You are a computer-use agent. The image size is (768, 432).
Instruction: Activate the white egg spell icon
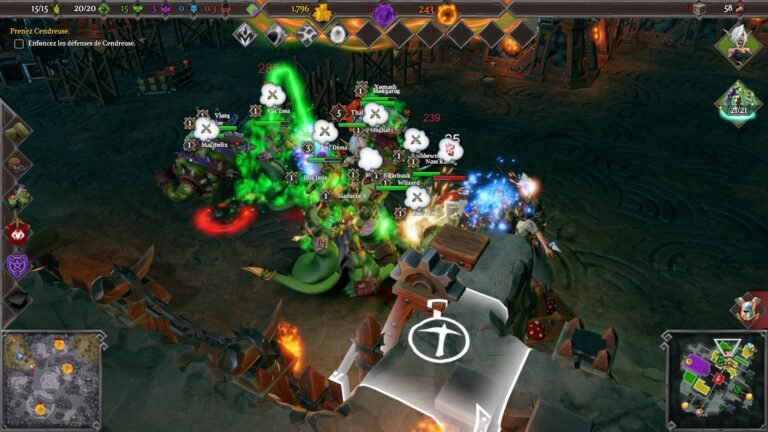[x=337, y=35]
